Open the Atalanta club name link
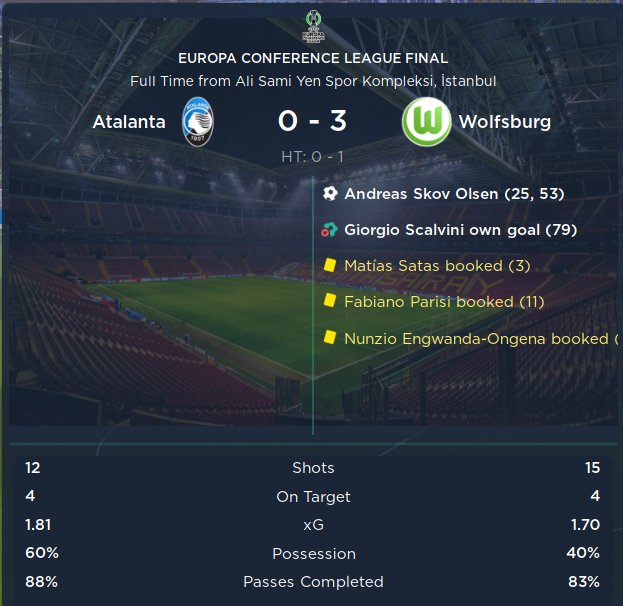Viewport: 623px width, 606px height. [x=129, y=123]
